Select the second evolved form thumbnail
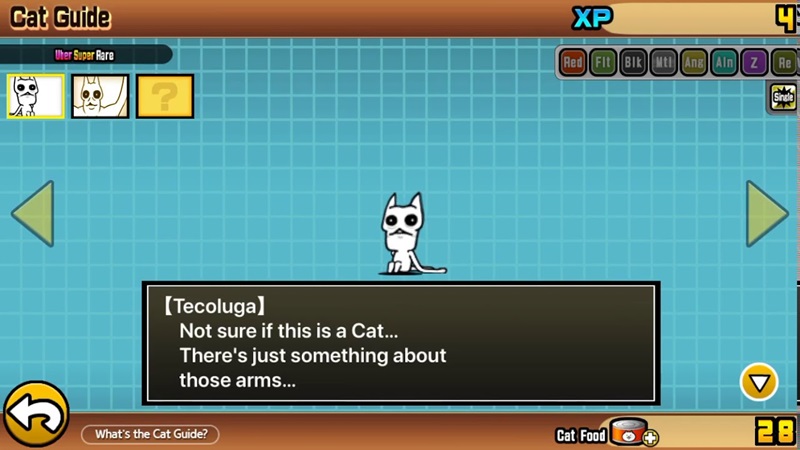The width and height of the screenshot is (800, 450). pos(100,96)
